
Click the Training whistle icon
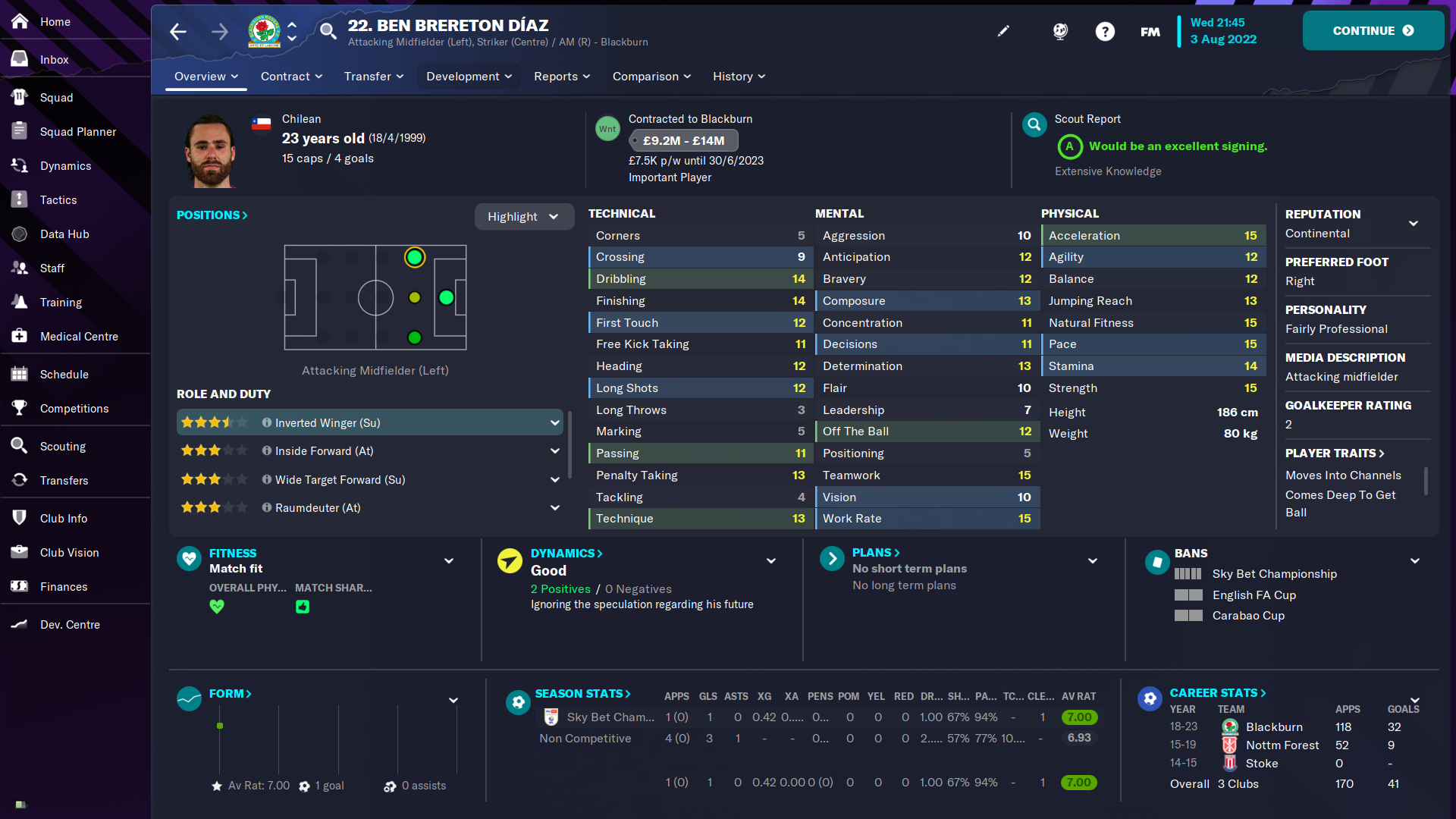click(20, 302)
